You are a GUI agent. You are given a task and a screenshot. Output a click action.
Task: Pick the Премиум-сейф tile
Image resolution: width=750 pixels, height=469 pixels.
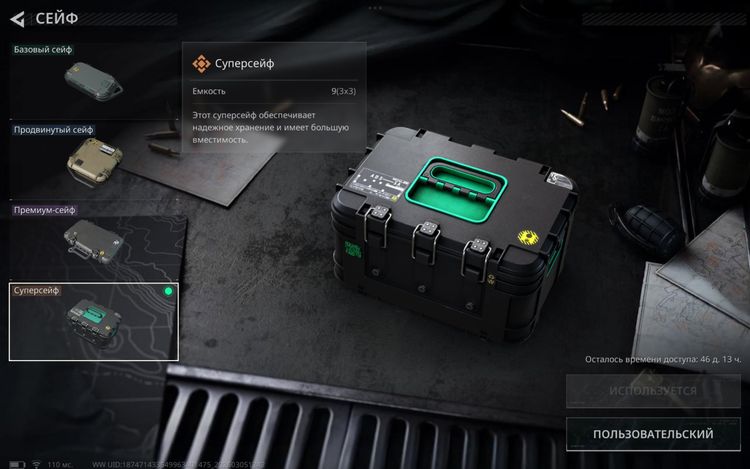[93, 241]
